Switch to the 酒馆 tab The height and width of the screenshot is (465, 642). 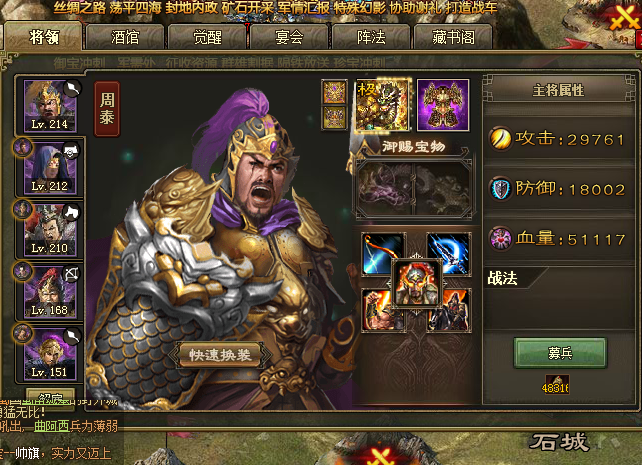coord(126,37)
